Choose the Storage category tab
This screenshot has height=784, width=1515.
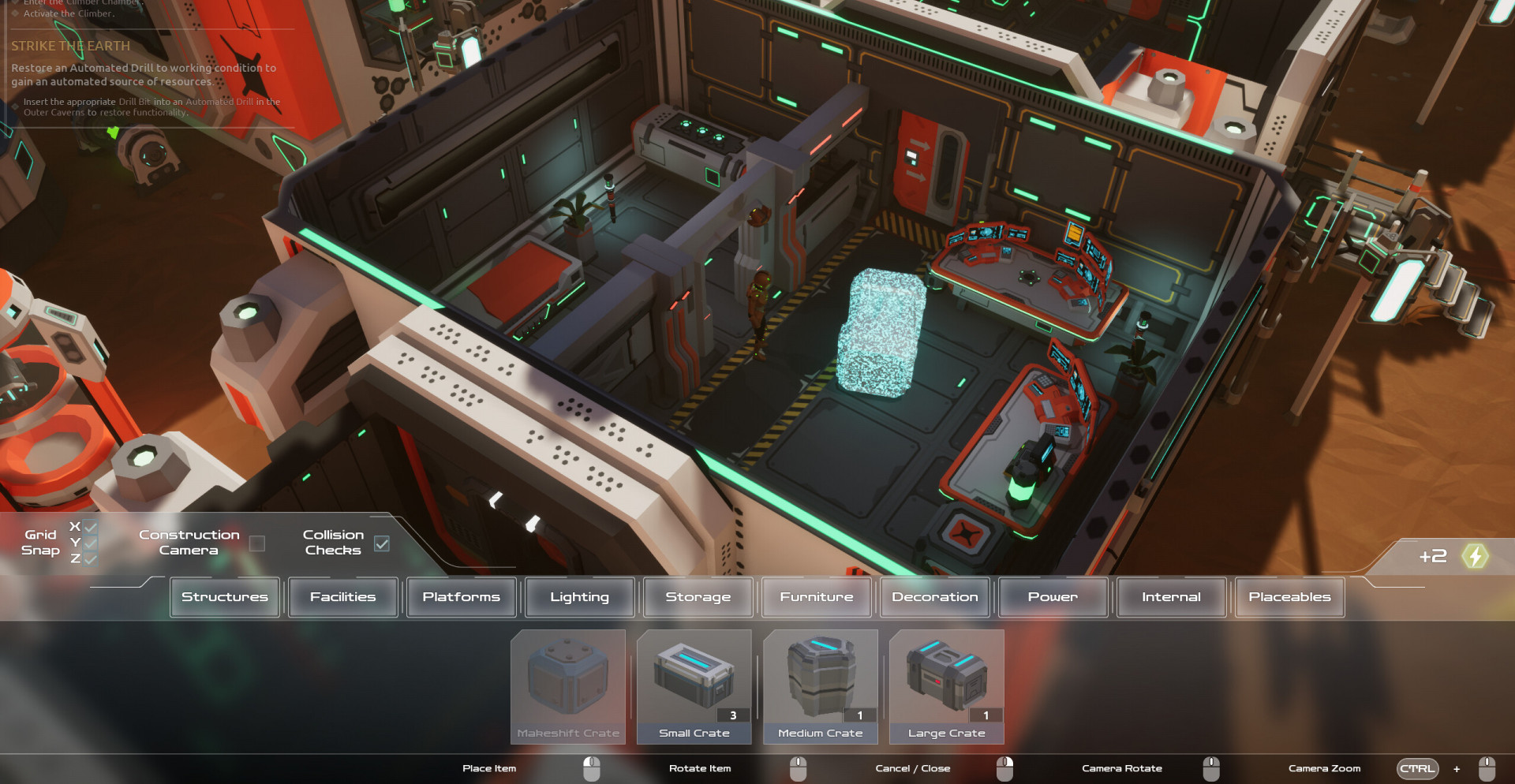click(x=698, y=597)
